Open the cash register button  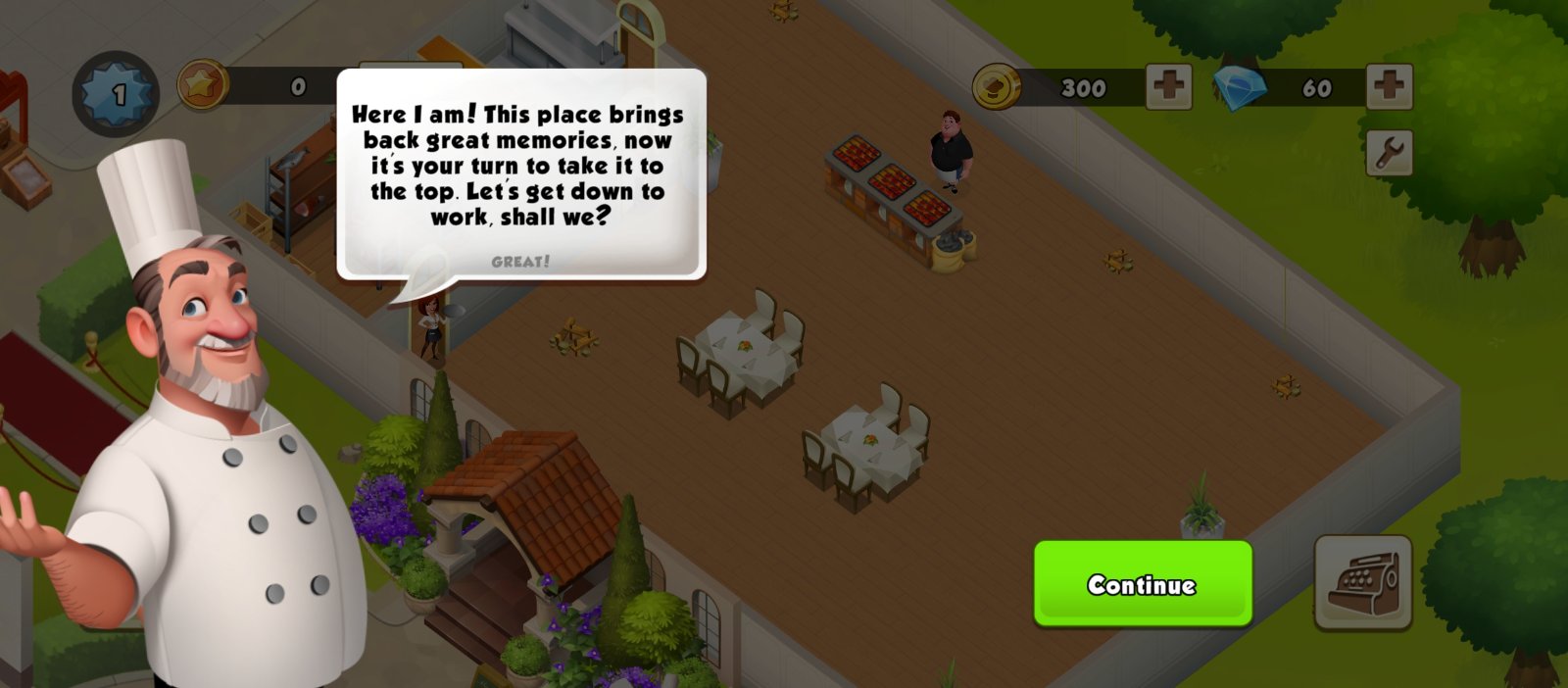coord(1362,581)
